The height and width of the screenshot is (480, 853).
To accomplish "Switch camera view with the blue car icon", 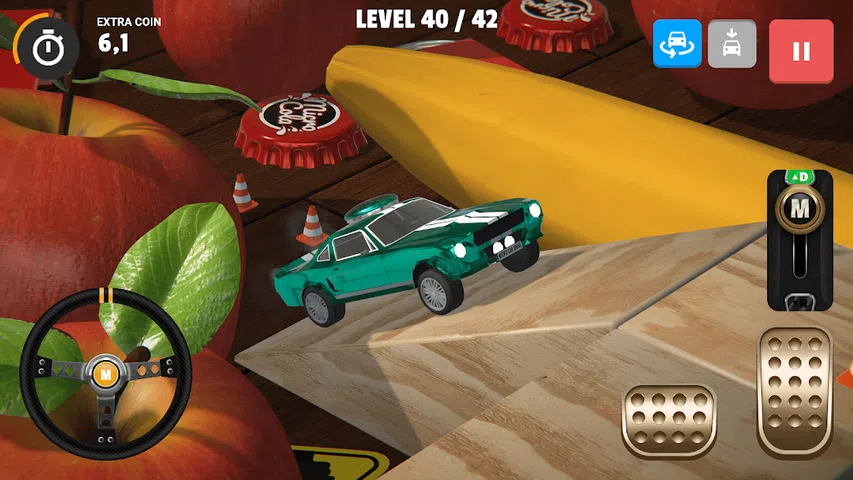I will tap(677, 45).
